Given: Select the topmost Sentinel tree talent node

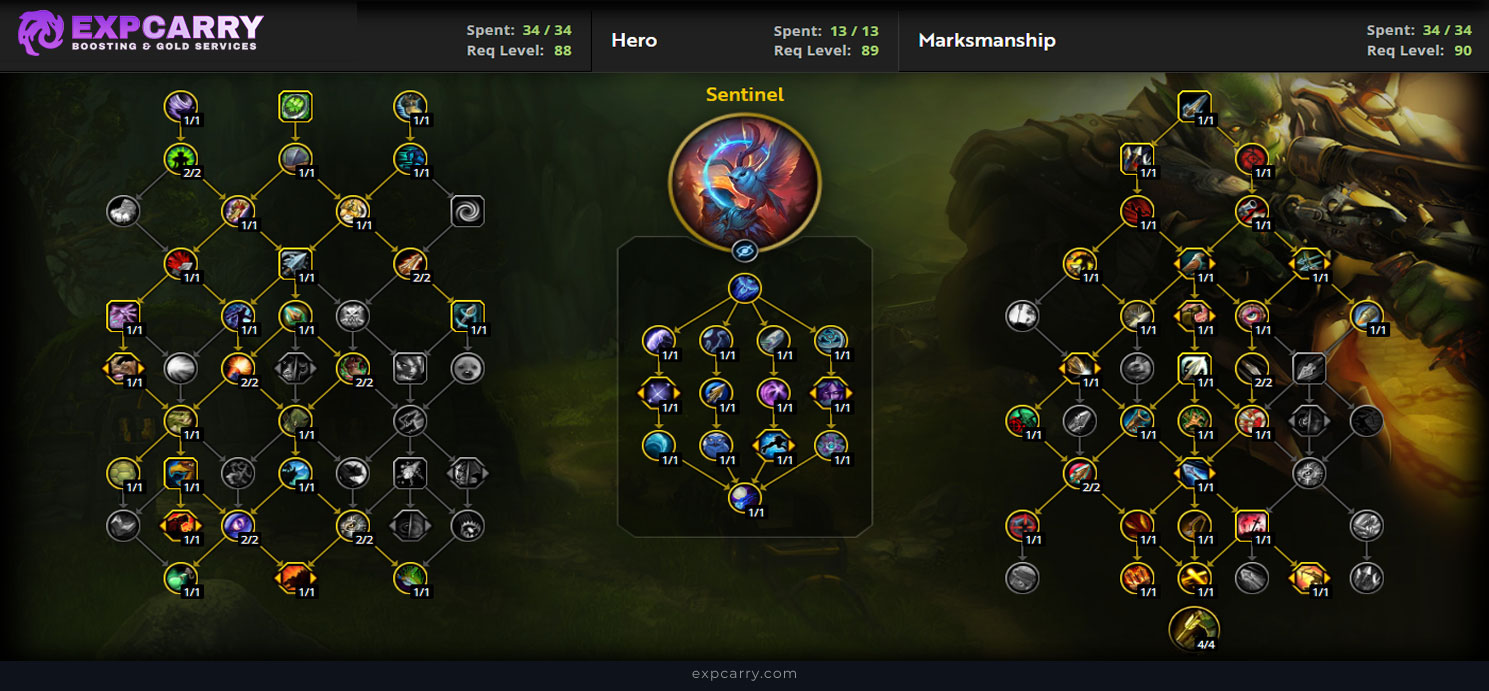Looking at the screenshot, I should tap(744, 289).
